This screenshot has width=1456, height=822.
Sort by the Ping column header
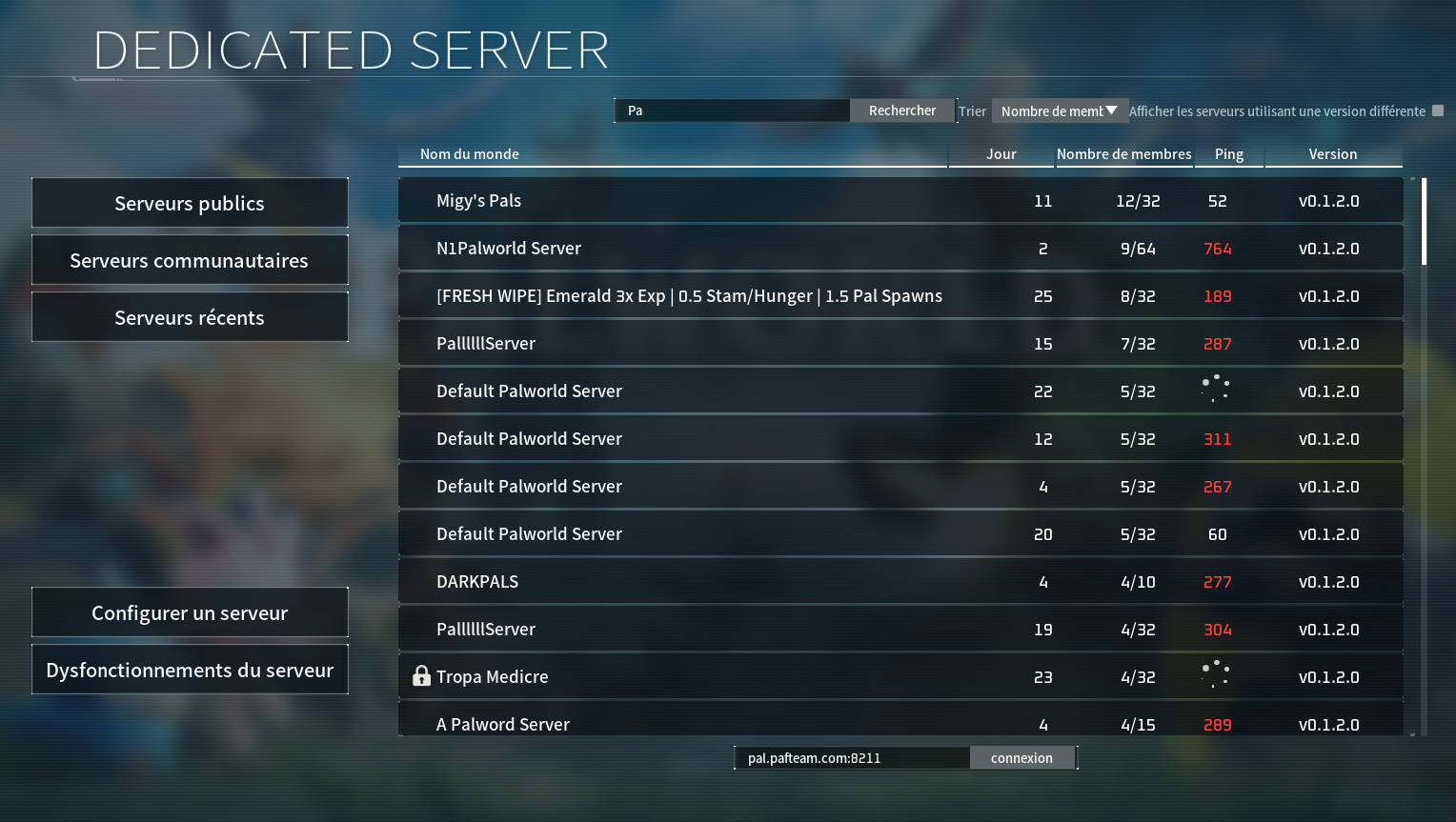coord(1228,154)
